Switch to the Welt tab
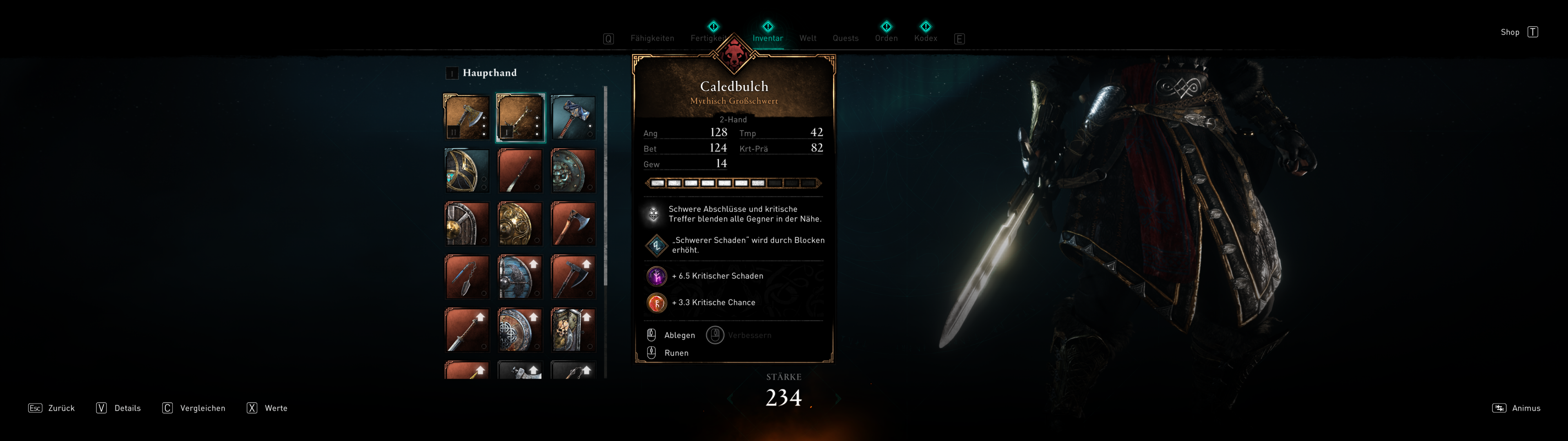Screen dimensions: 1568x441 808,38
